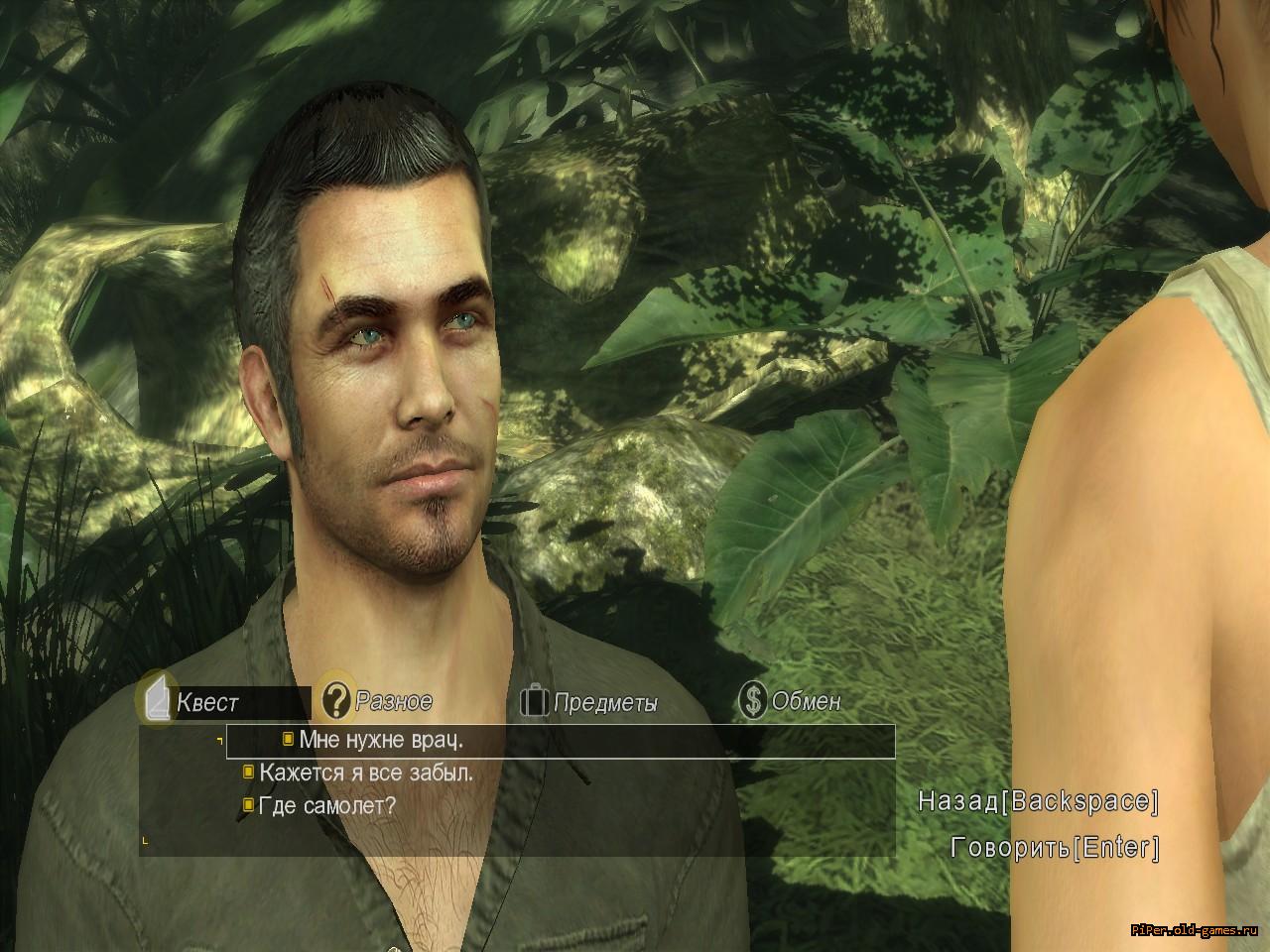Select the Предметы tab
1270x952 pixels.
click(x=604, y=703)
